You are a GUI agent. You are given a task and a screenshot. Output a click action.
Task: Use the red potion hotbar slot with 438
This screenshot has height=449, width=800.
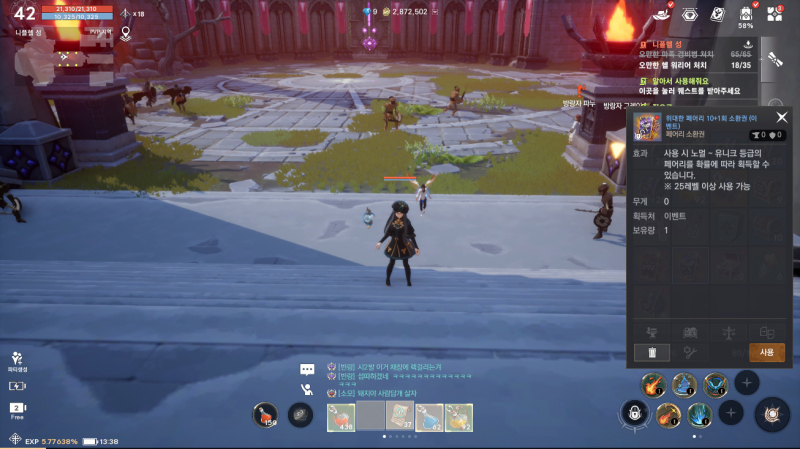341,416
